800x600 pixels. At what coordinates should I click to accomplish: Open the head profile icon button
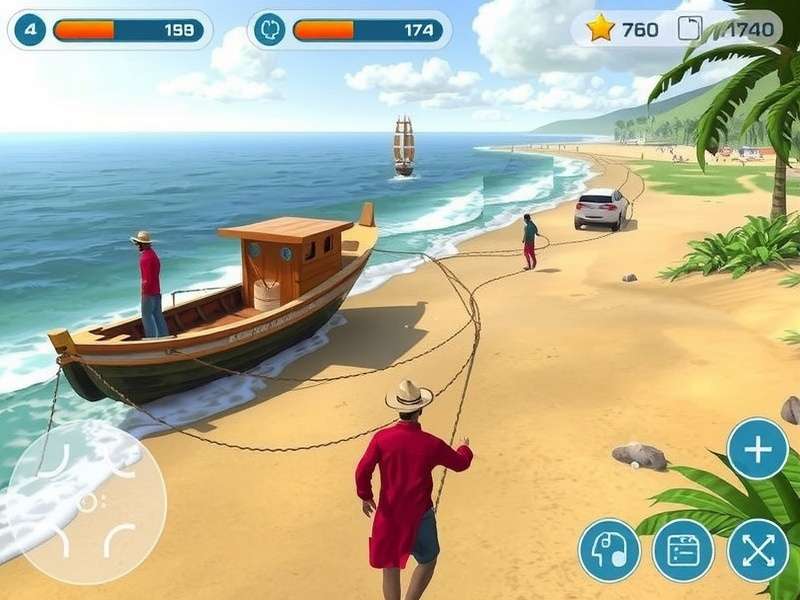609,550
